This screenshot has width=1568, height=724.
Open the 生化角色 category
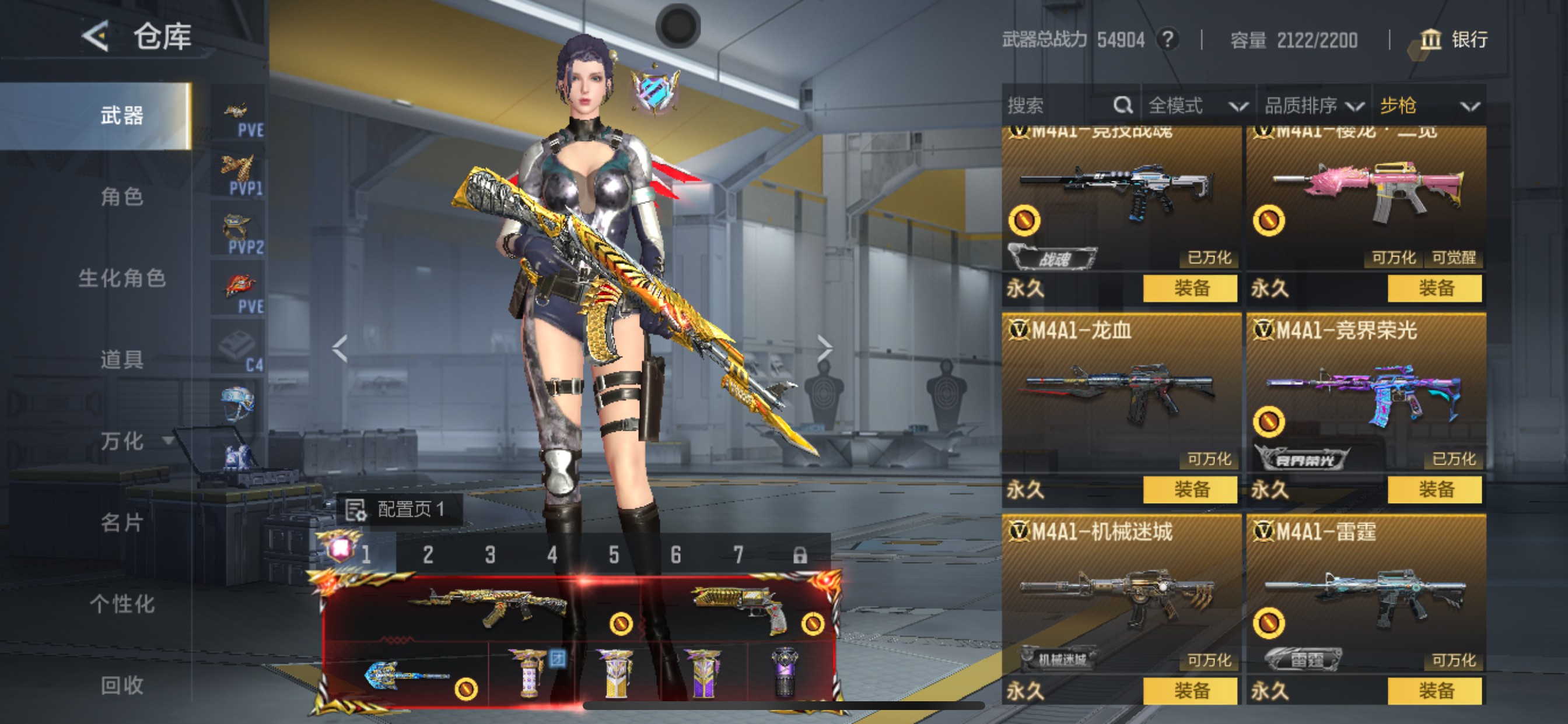click(x=122, y=278)
